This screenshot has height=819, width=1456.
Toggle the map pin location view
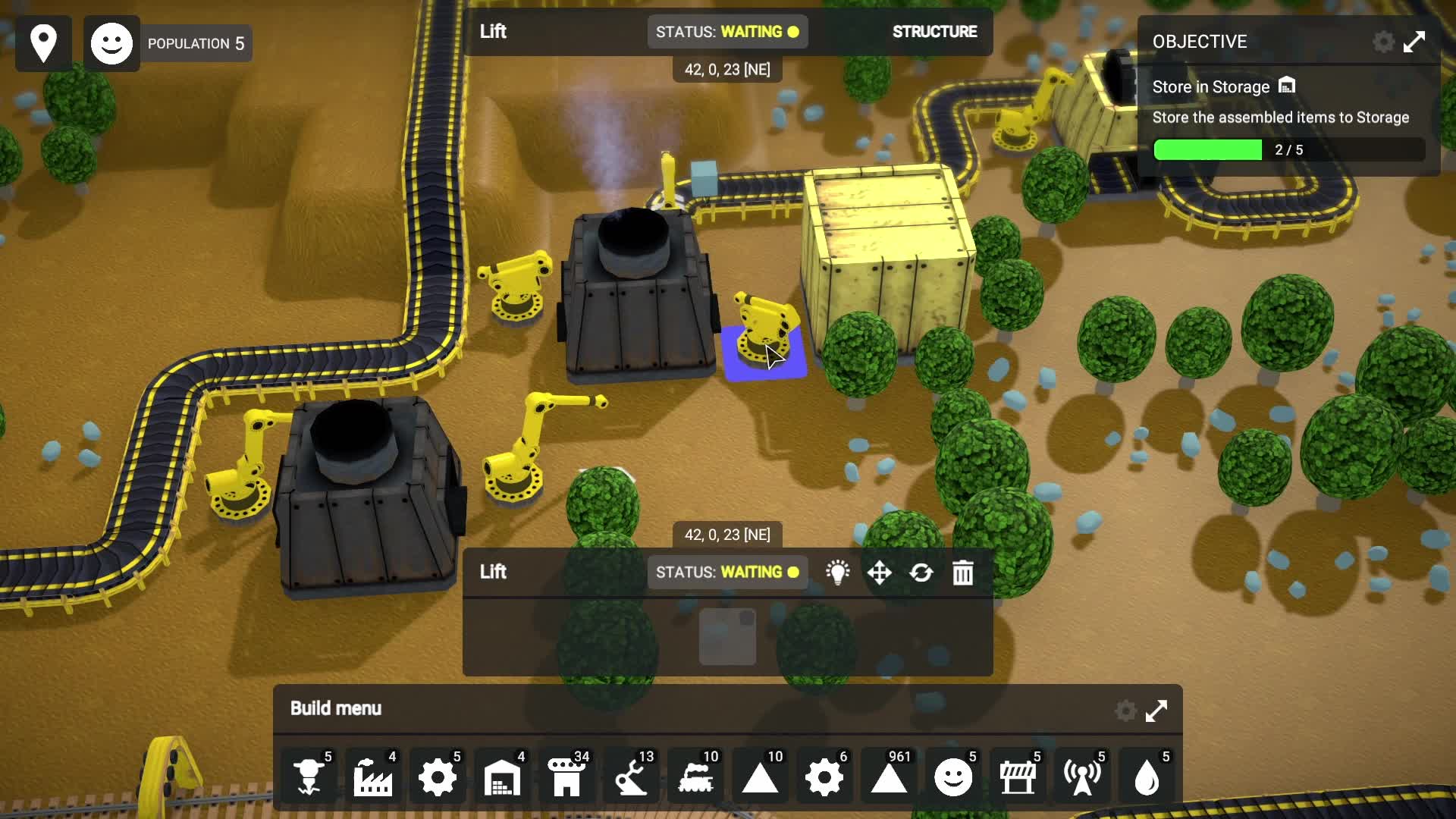point(42,42)
